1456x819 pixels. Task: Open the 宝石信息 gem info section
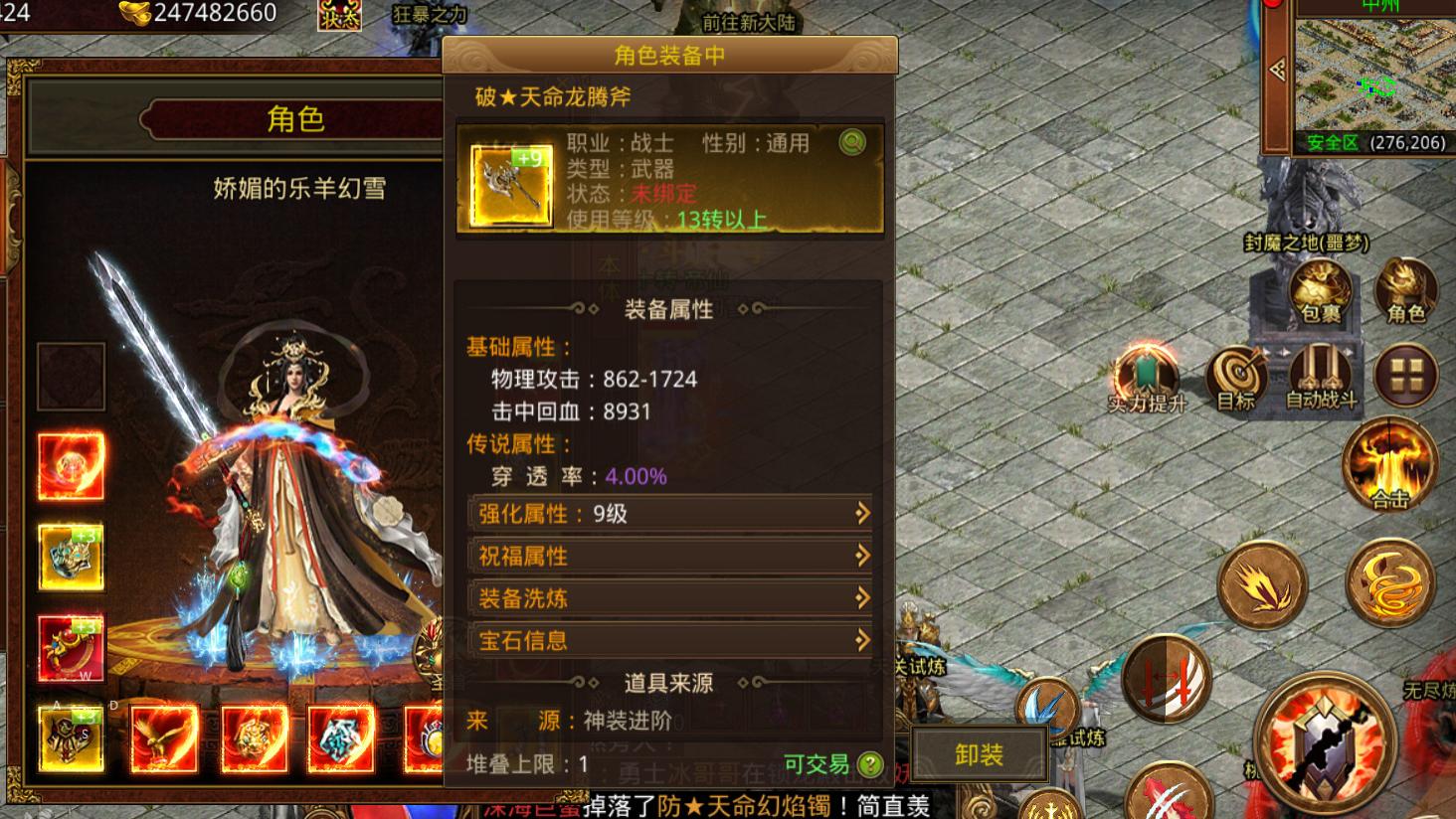click(x=668, y=640)
